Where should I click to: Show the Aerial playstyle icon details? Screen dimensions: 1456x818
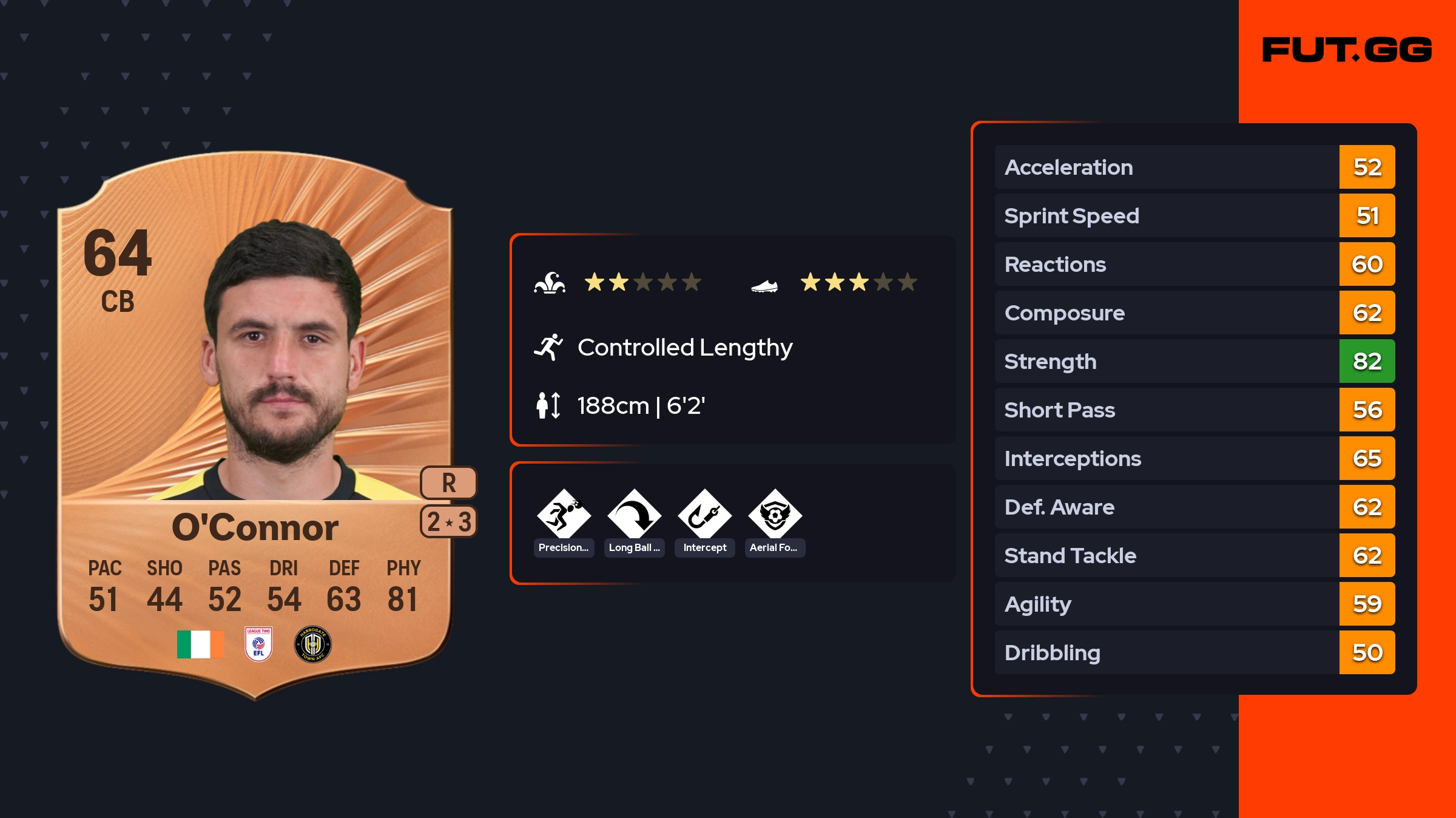[x=775, y=515]
